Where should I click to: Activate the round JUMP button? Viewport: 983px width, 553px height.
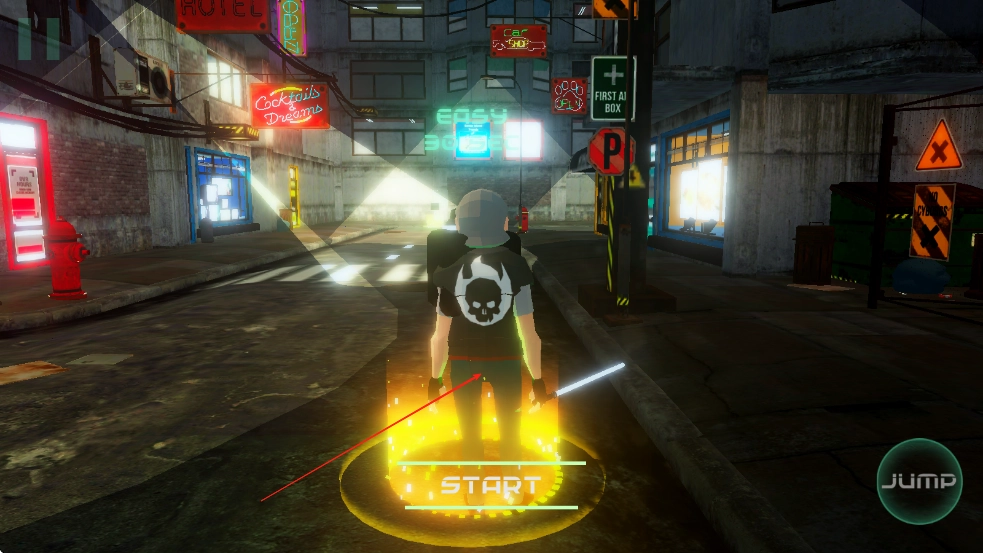(x=919, y=481)
